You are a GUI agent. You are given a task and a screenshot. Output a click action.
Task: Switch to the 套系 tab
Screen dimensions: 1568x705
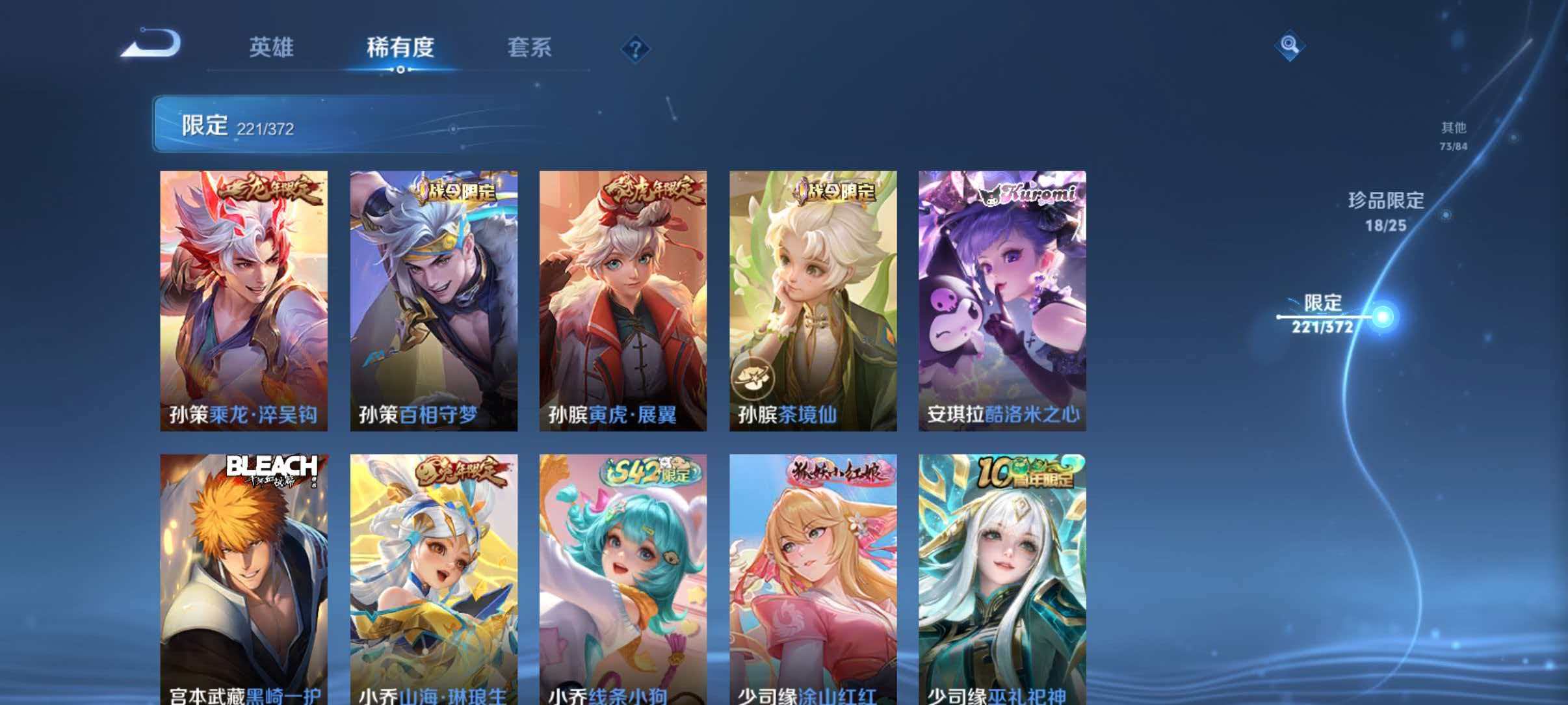point(530,47)
